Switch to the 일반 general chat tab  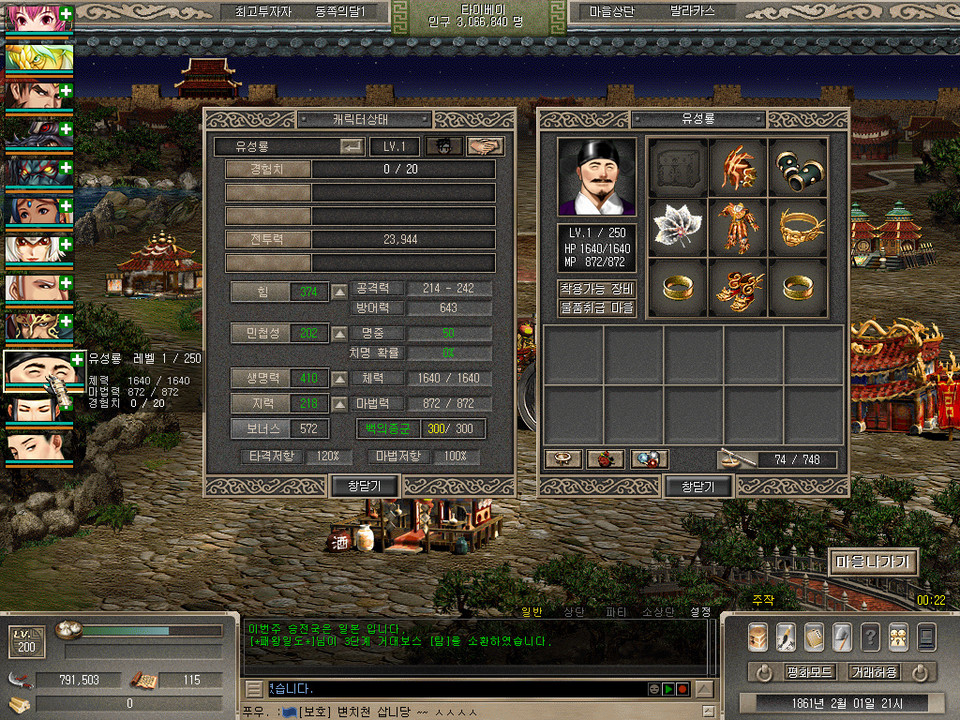(x=532, y=611)
